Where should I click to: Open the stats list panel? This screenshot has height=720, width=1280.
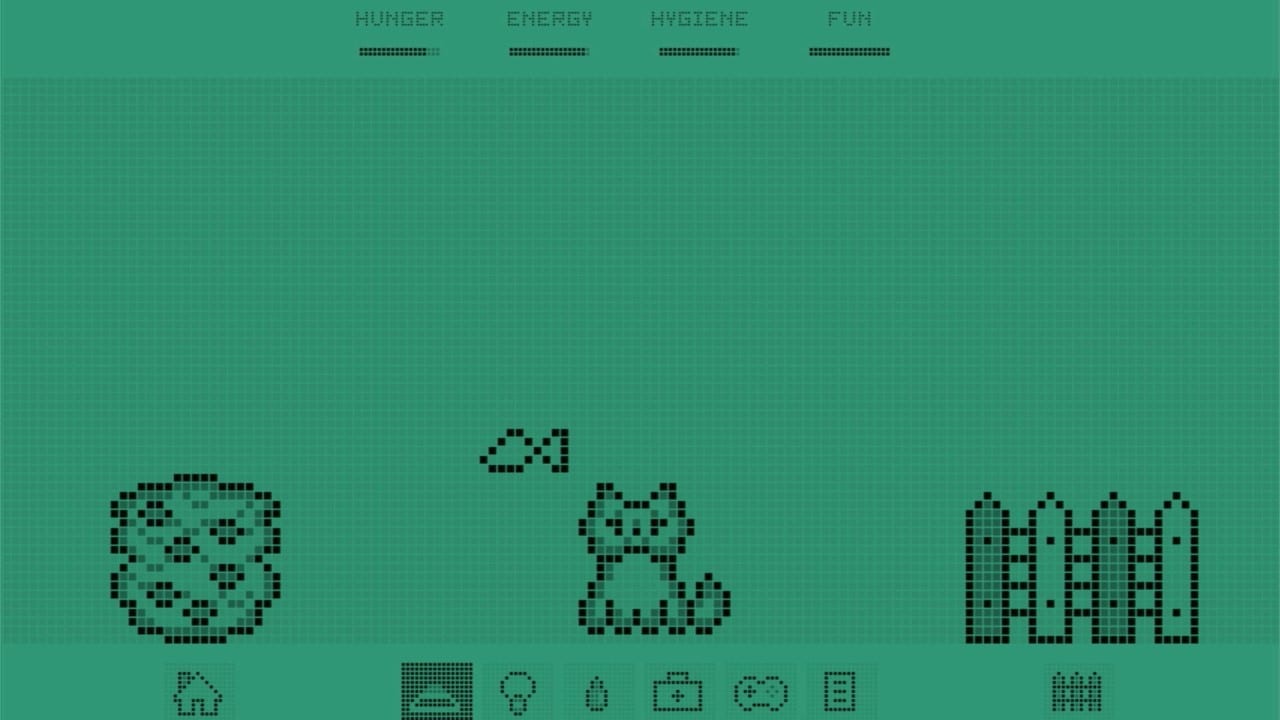pyautogui.click(x=839, y=692)
